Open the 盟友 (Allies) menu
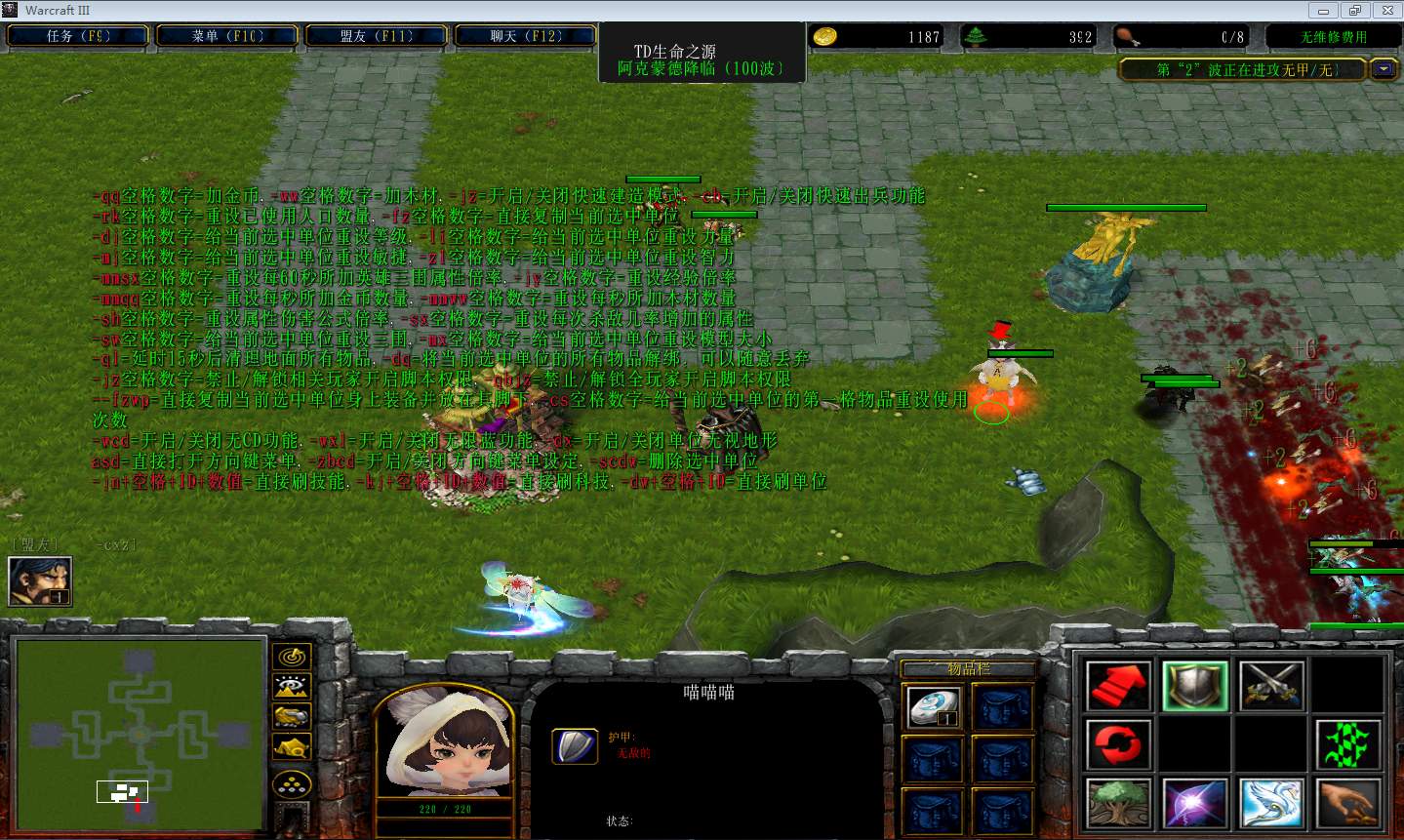Viewport: 1404px width, 840px height. [x=377, y=36]
